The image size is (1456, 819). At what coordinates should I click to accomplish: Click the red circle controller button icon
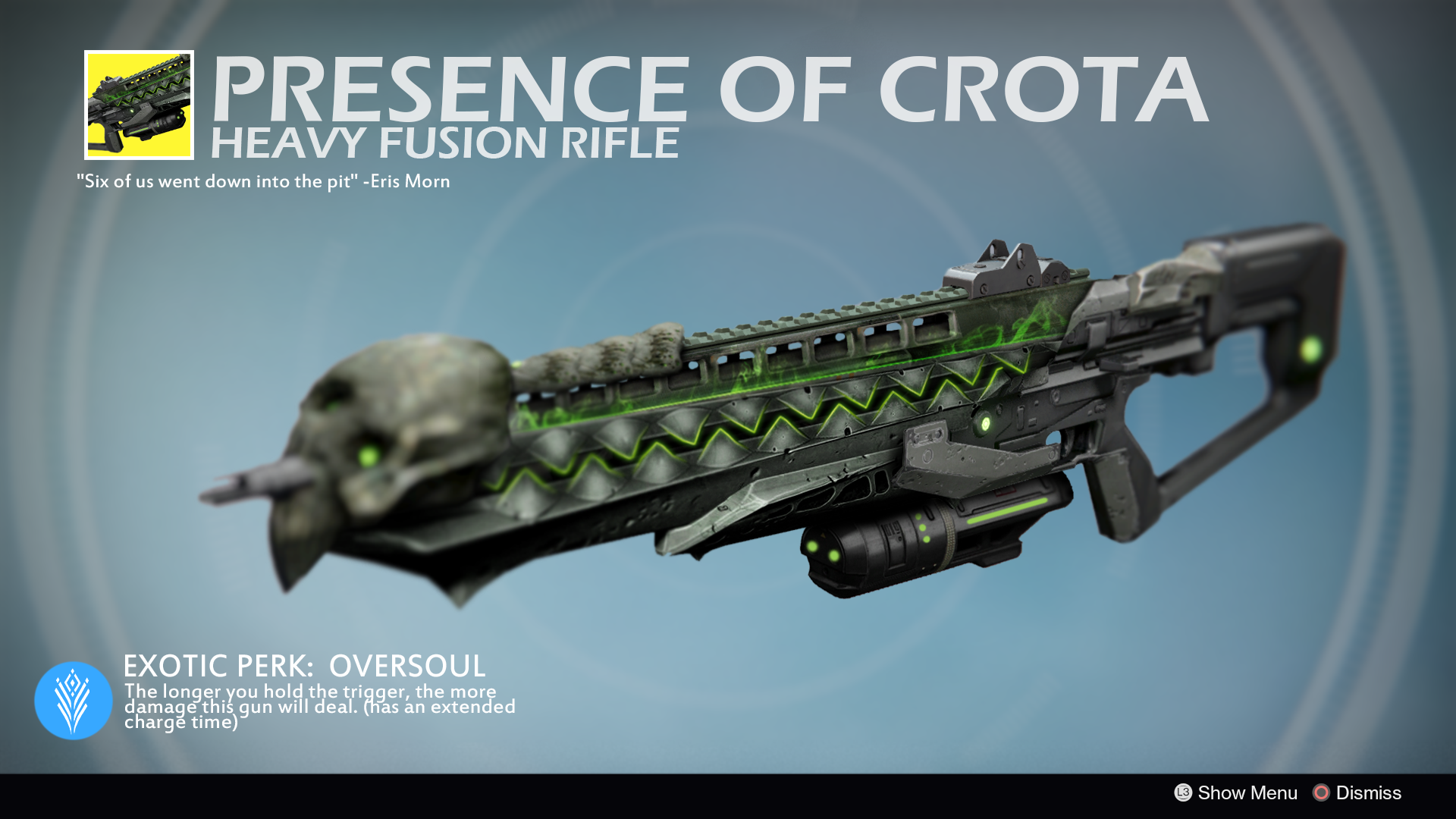(1321, 793)
